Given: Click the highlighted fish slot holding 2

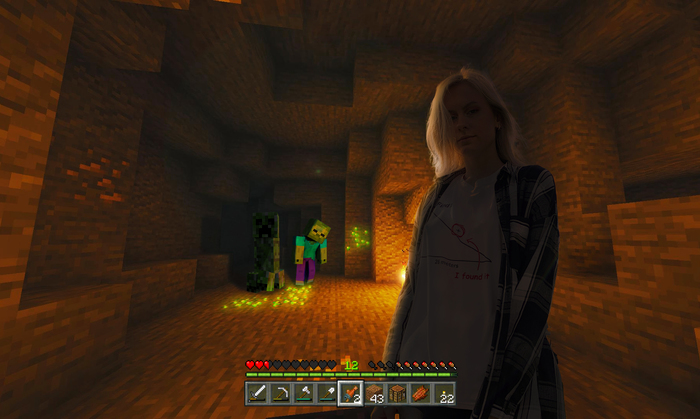Looking at the screenshot, I should 350,393.
